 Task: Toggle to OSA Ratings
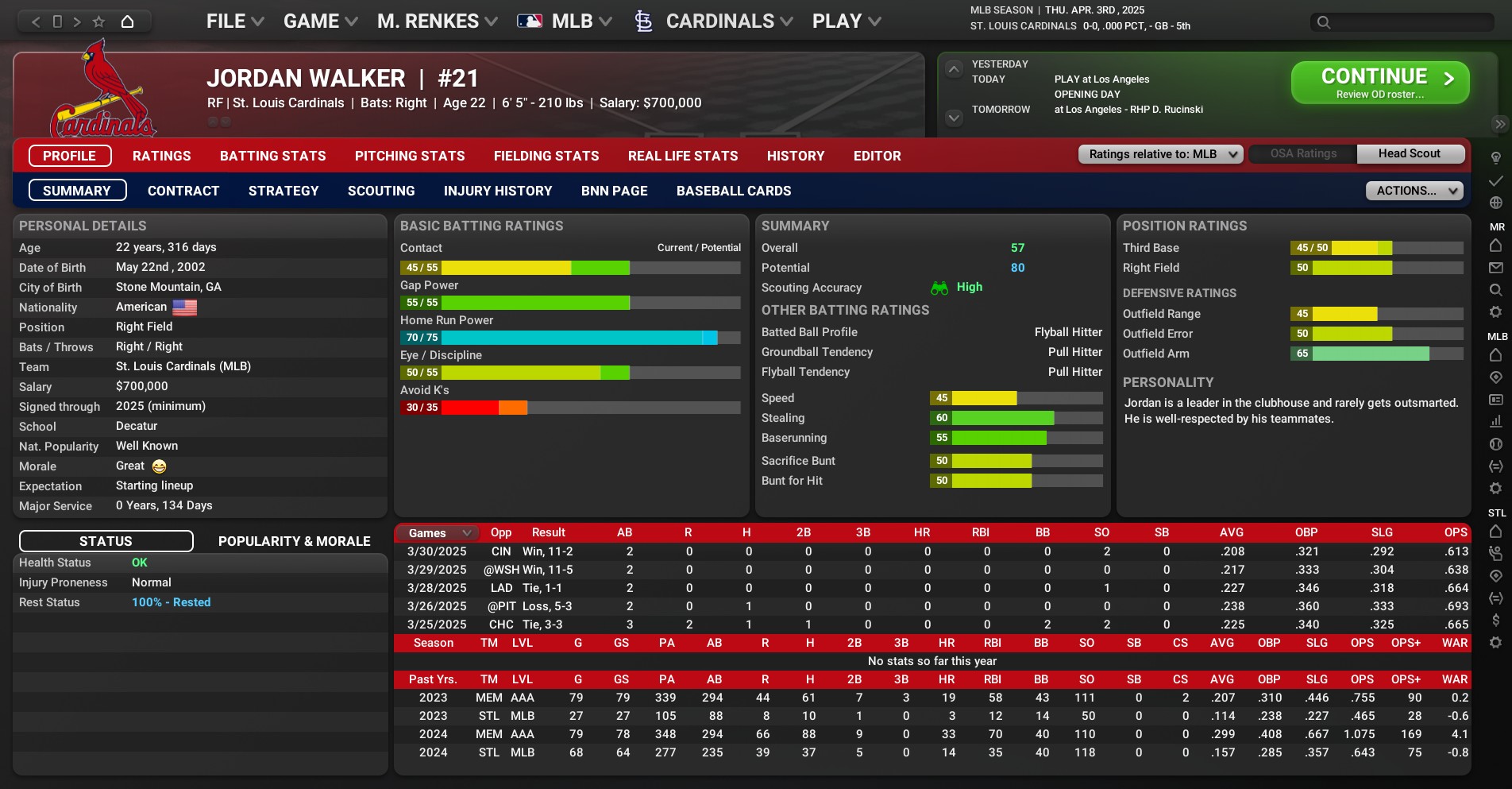[1302, 154]
